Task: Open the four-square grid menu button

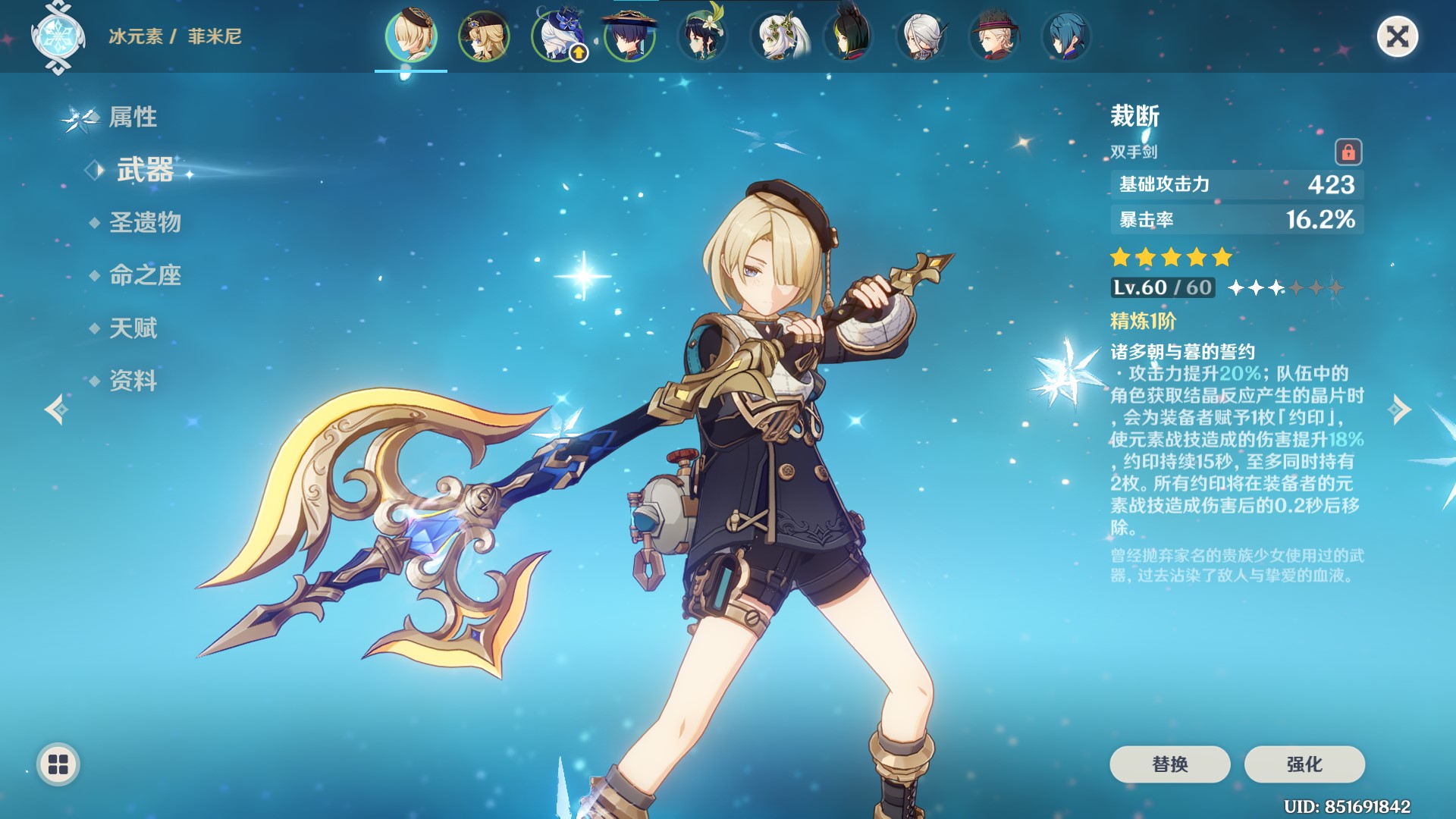Action: (58, 764)
